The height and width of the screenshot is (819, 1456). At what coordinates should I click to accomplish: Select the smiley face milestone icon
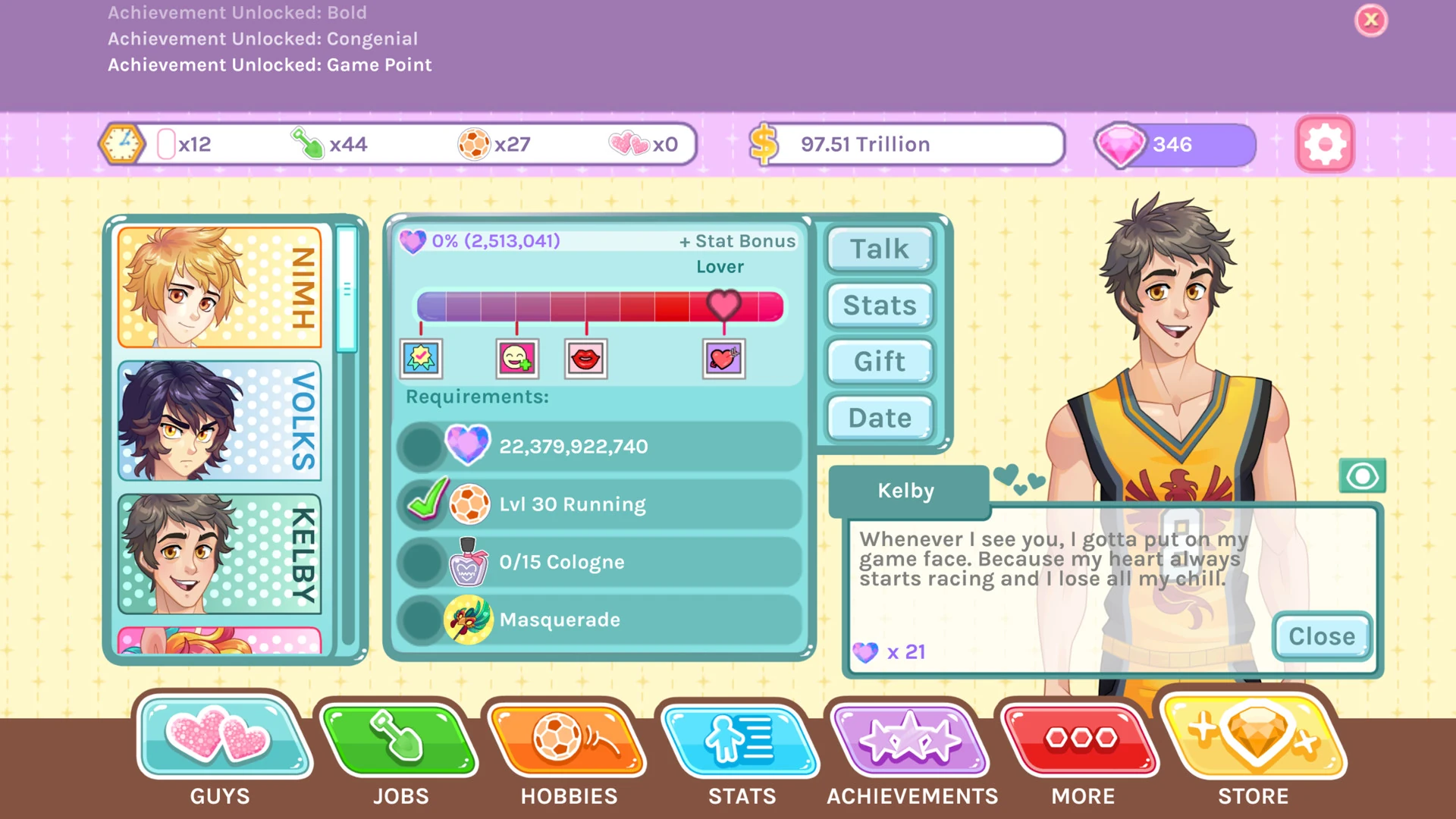(x=516, y=359)
